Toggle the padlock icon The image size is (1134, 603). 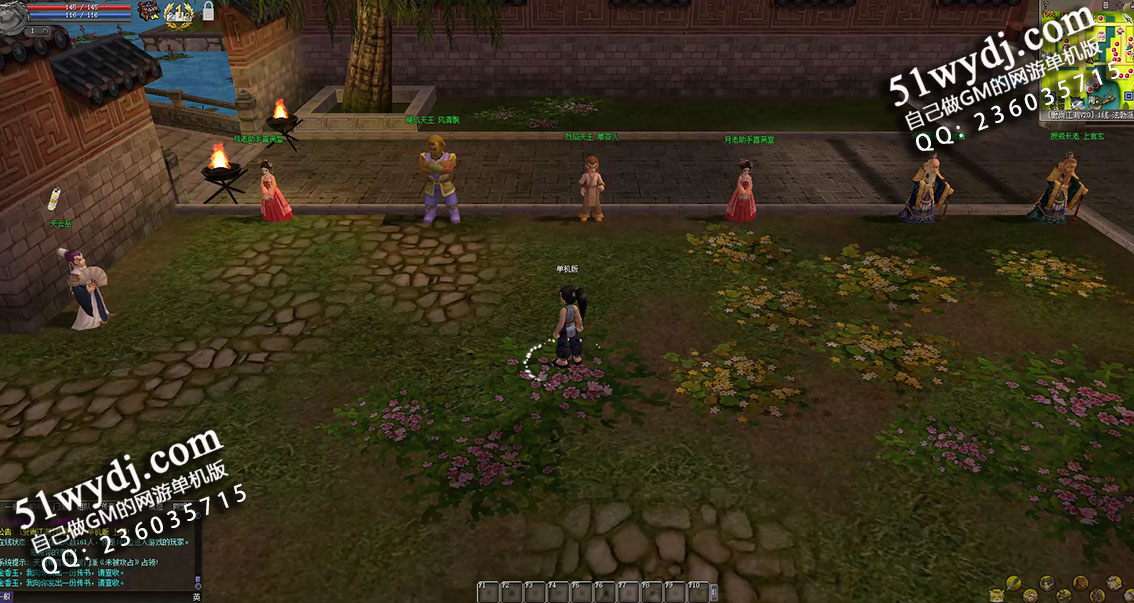click(x=208, y=12)
